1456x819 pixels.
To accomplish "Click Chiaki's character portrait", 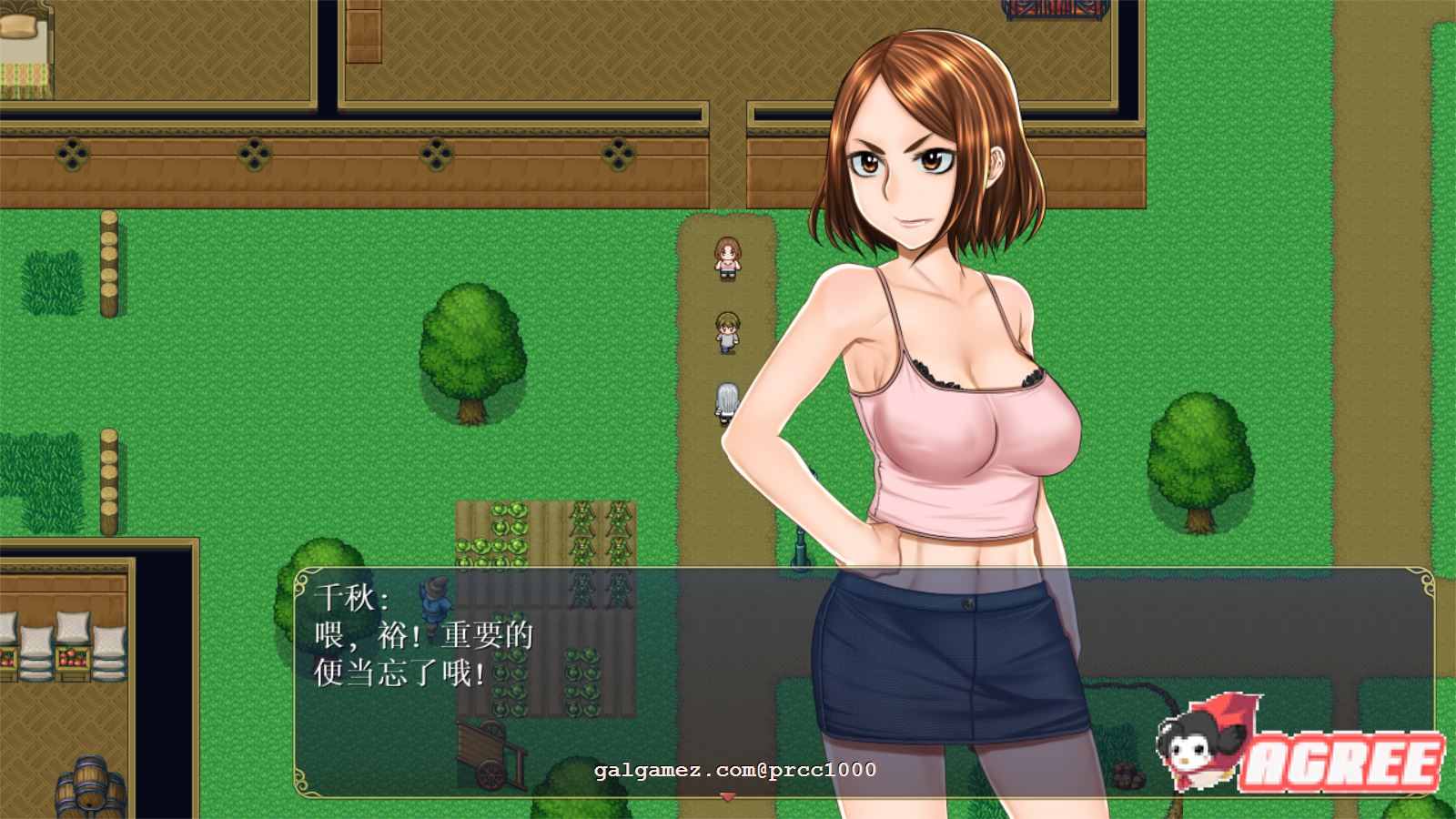I will 928,364.
